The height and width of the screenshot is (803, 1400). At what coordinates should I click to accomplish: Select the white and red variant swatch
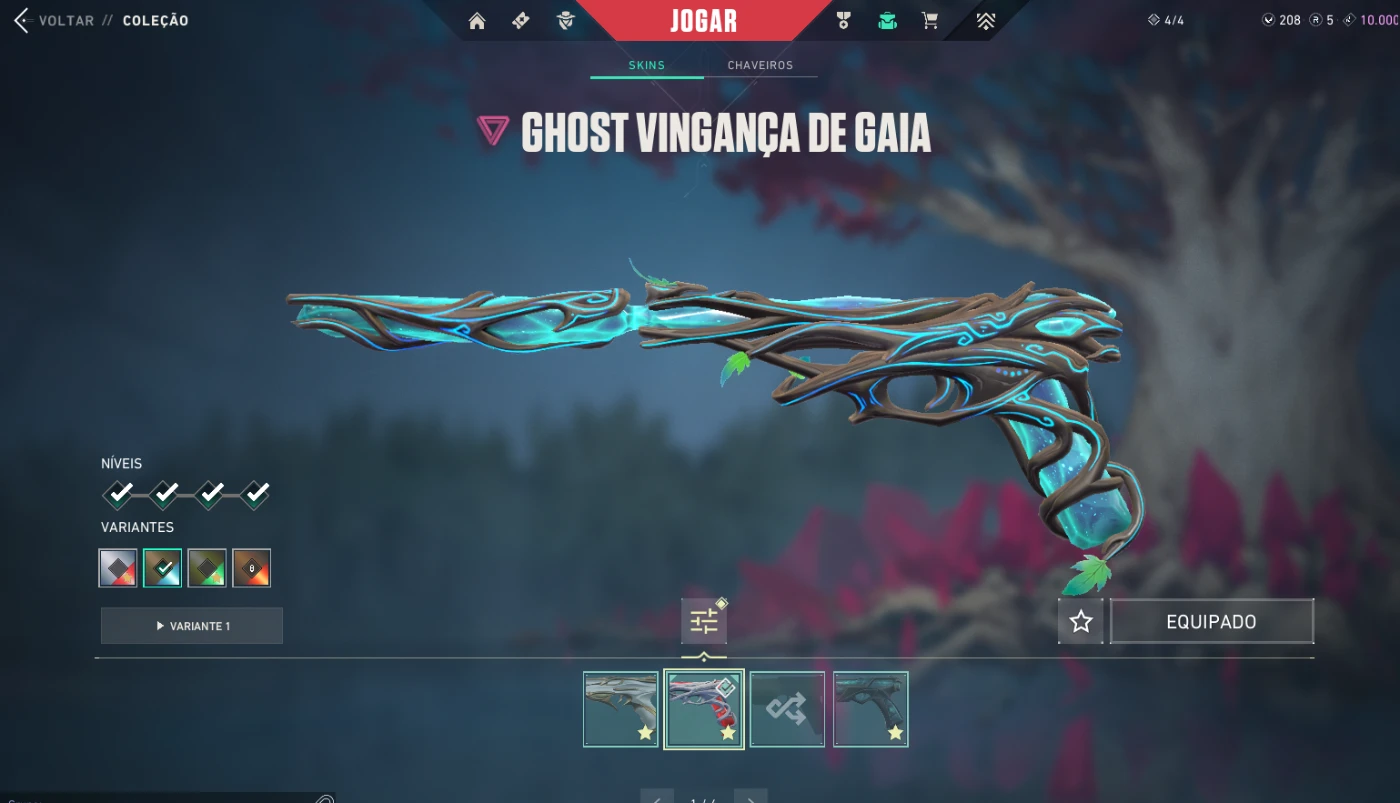pyautogui.click(x=118, y=568)
